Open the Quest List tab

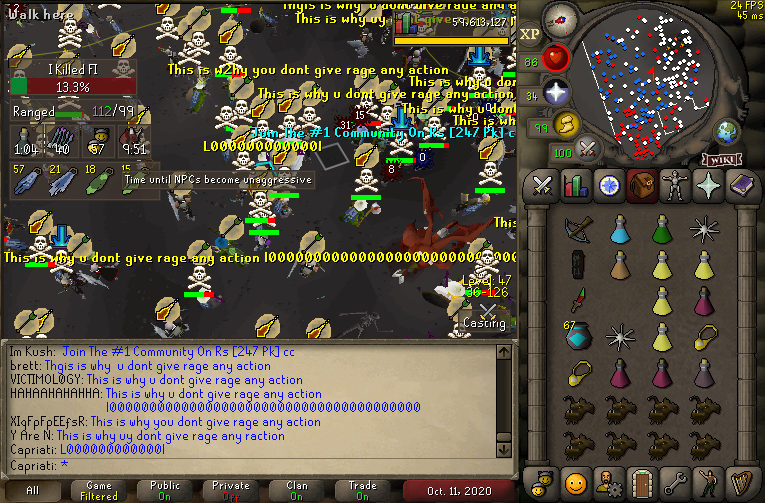click(x=609, y=185)
